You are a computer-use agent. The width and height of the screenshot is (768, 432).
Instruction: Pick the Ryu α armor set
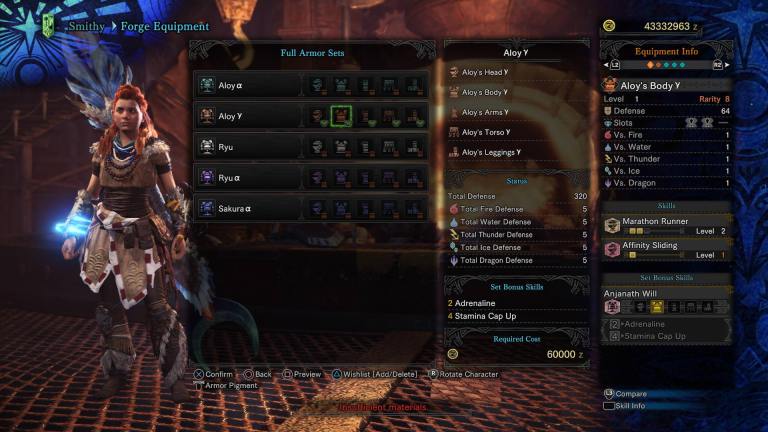250,177
